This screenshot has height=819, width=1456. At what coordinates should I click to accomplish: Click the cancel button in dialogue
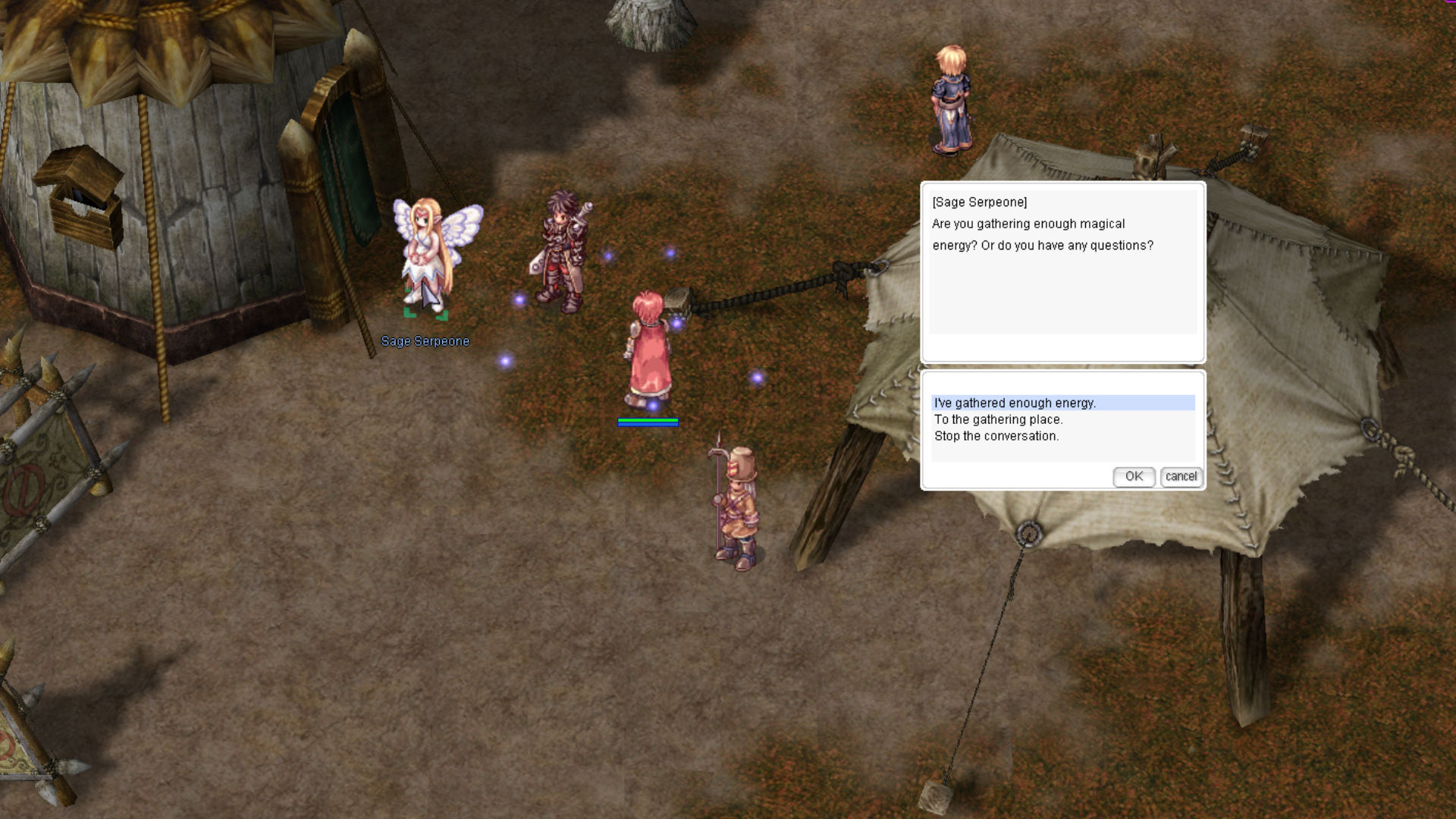1181,476
